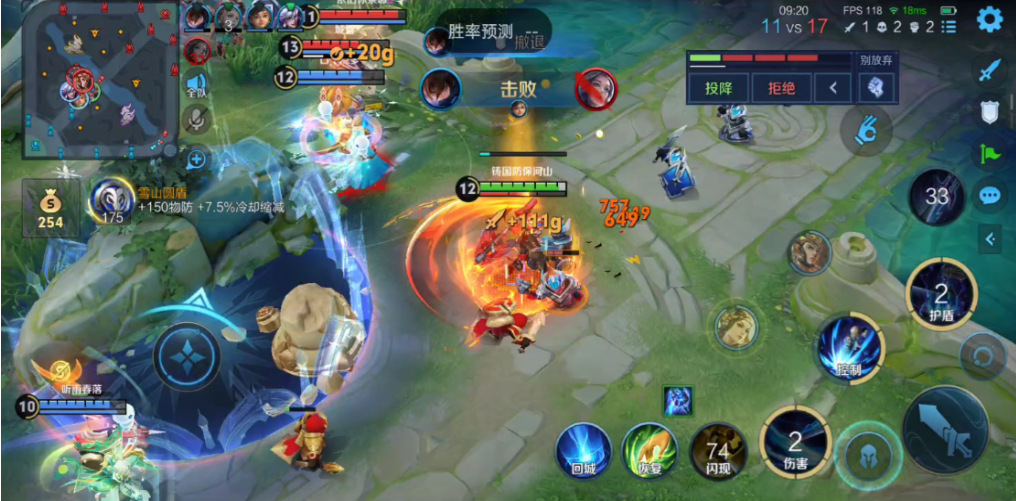Image resolution: width=1016 pixels, height=501 pixels.
Task: Cast the 闪现 flash spell
Action: 717,451
